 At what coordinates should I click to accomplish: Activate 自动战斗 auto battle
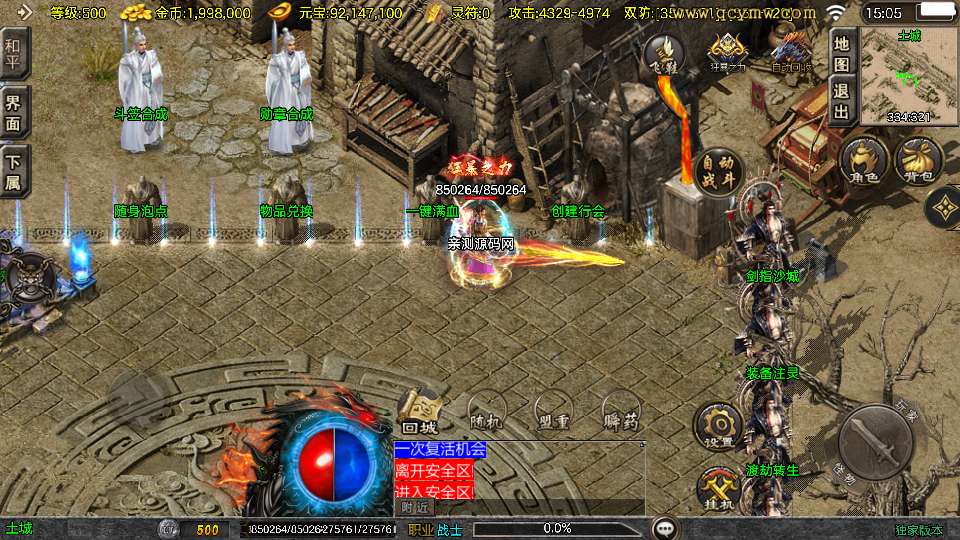(716, 172)
